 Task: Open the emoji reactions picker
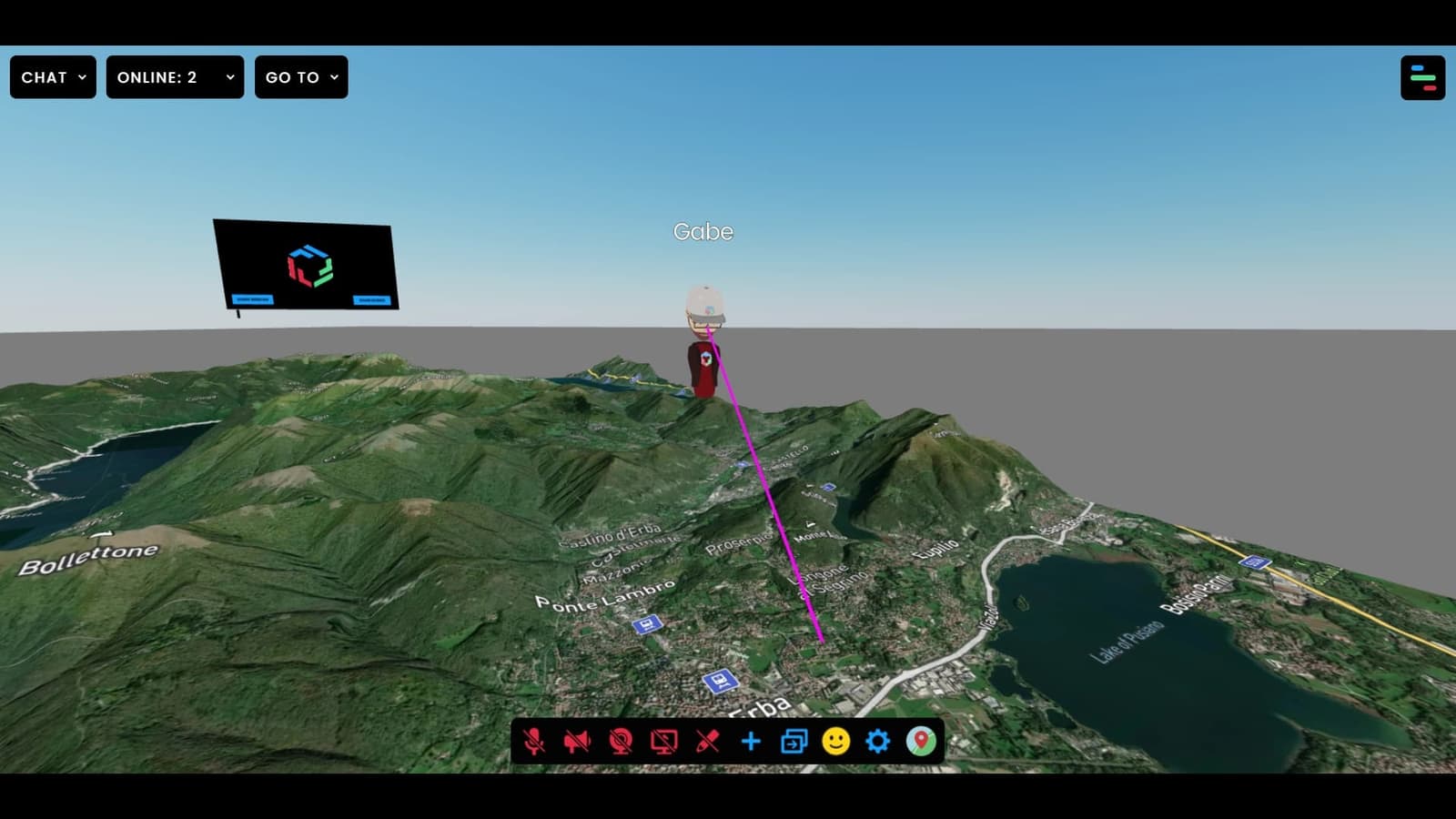coord(835,742)
